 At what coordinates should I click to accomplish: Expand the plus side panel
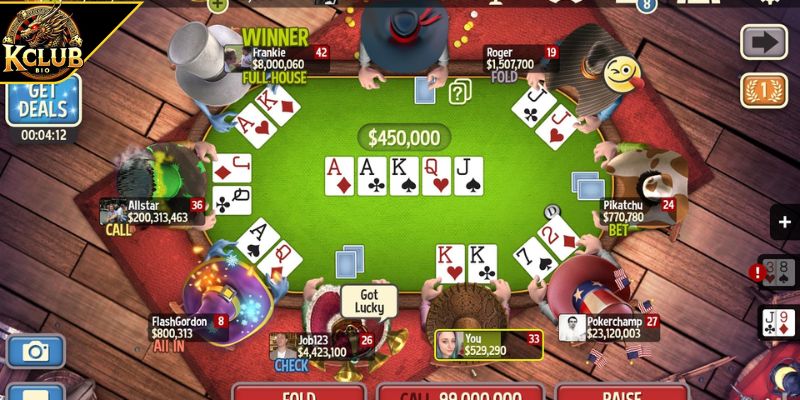click(783, 222)
